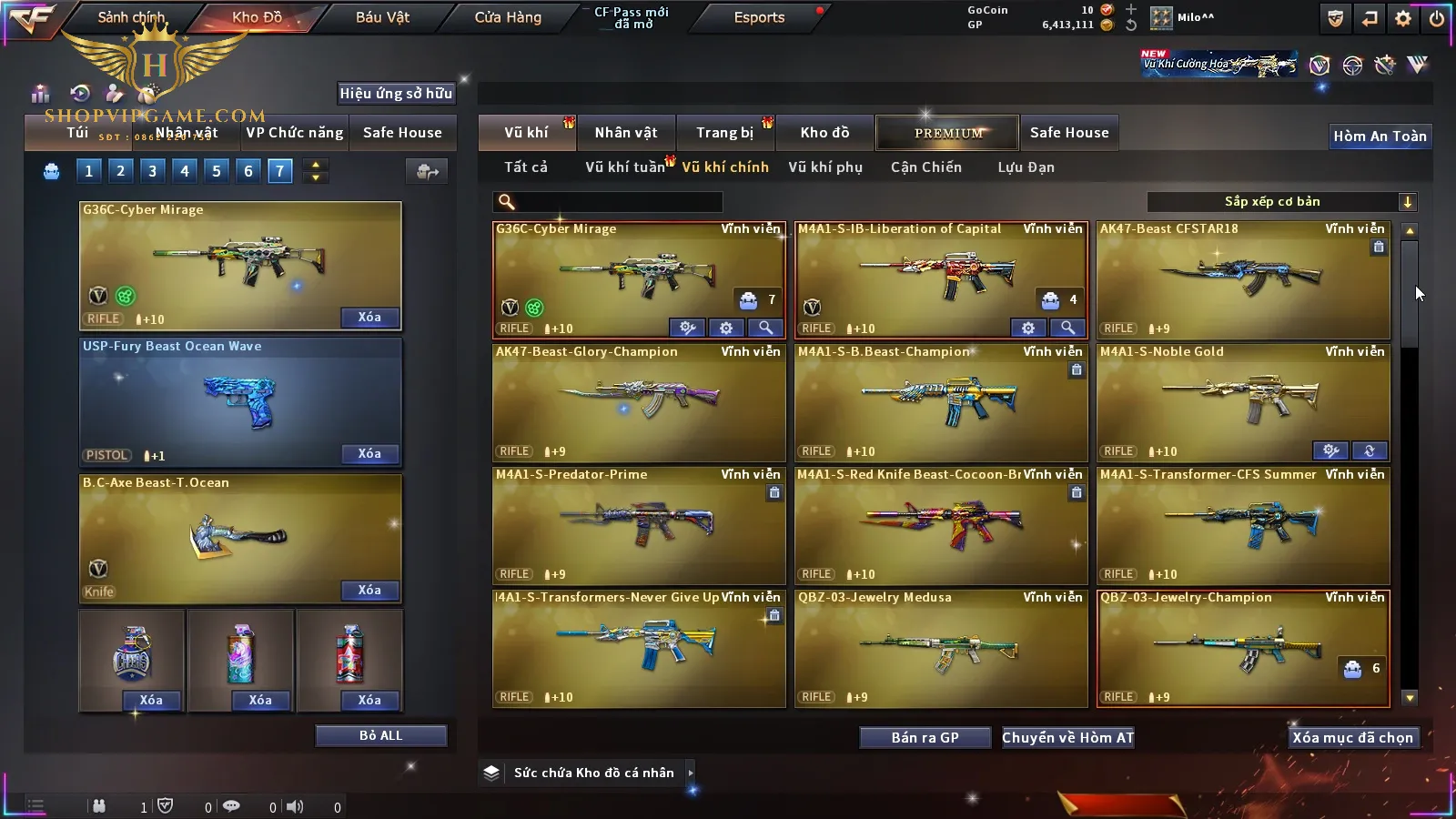Switch to the Trang bị tab

725,133
